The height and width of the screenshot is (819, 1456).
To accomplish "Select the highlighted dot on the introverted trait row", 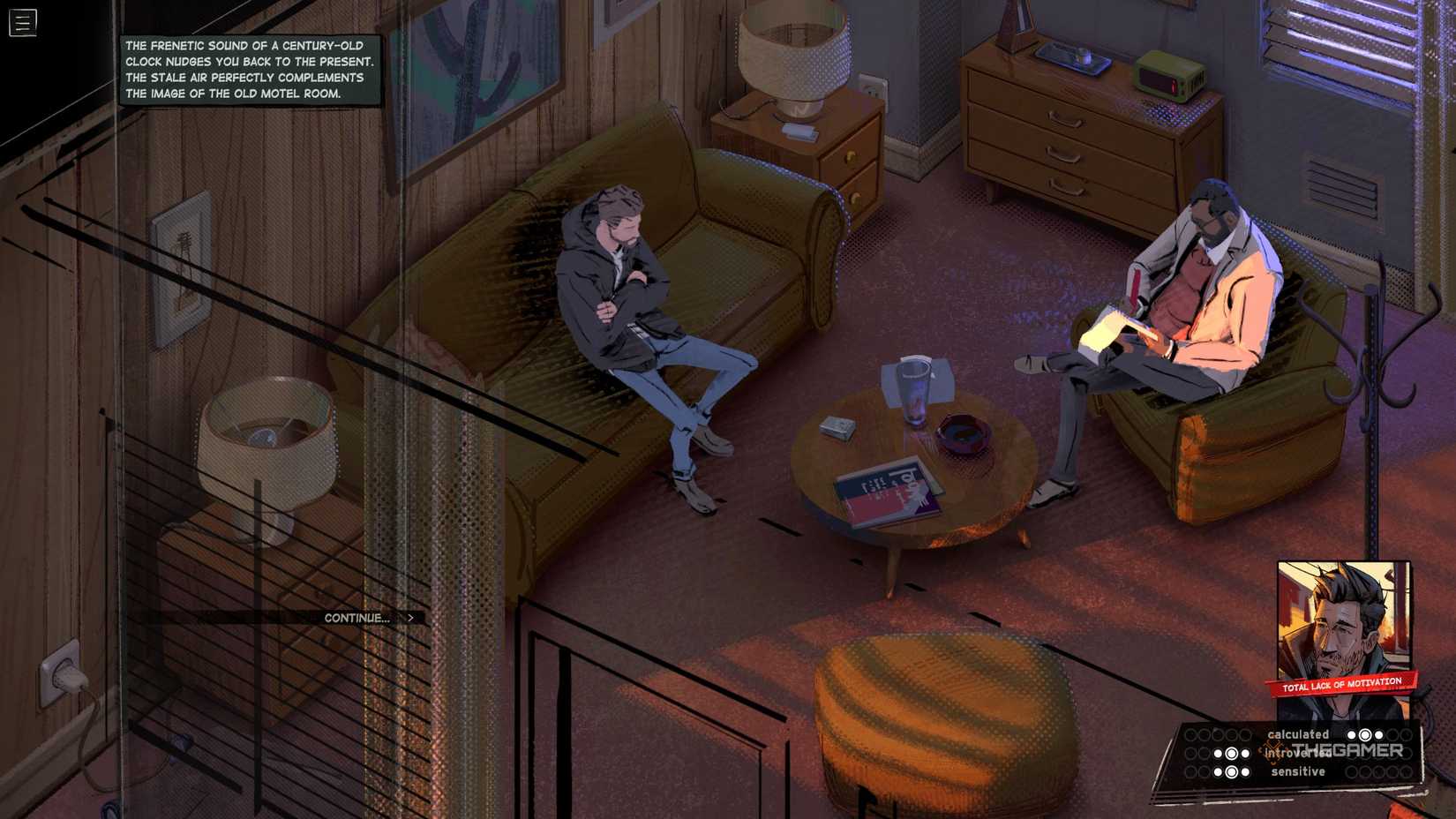I will [x=1231, y=754].
